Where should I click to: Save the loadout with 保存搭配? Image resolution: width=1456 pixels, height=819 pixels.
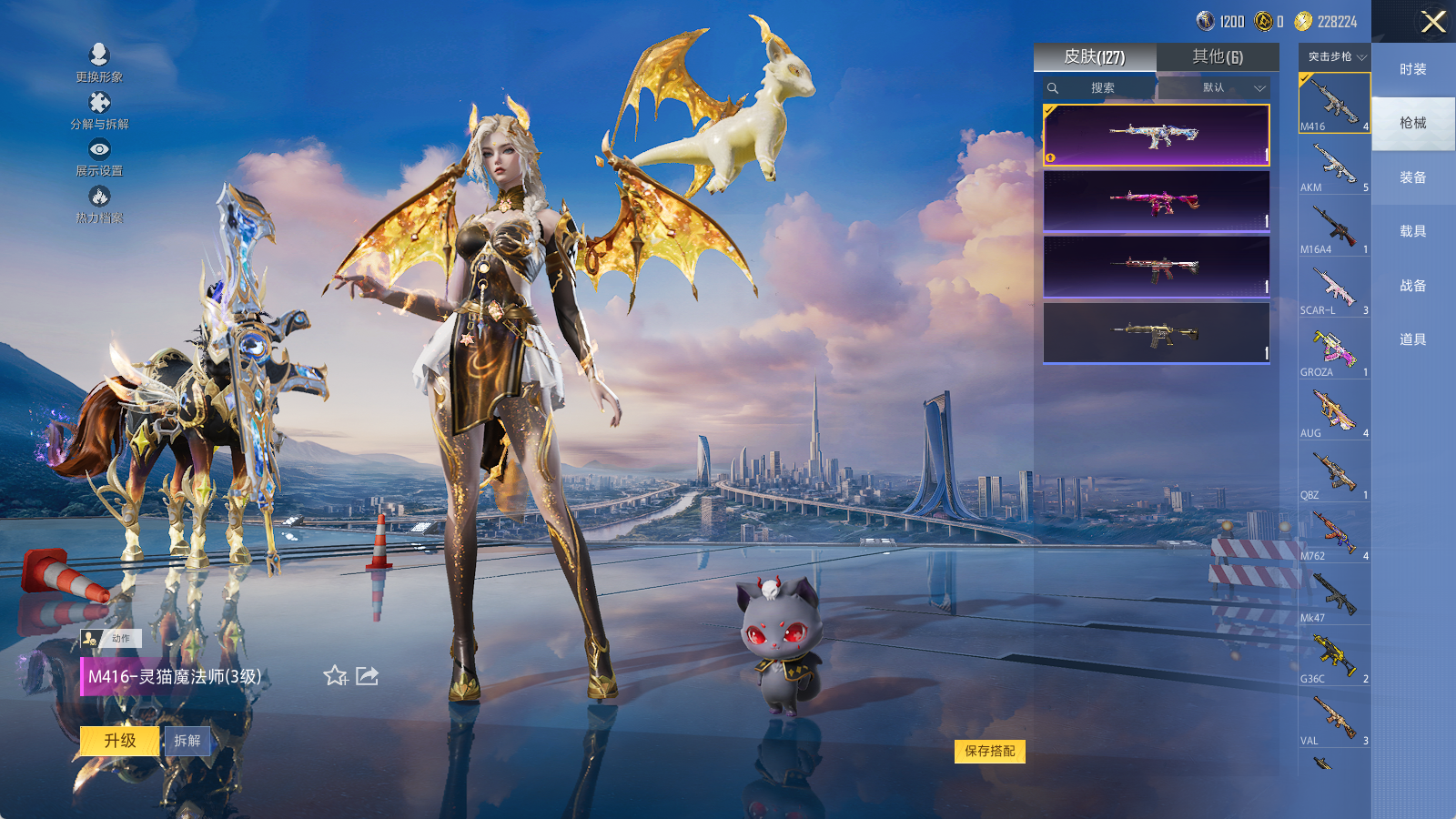click(x=990, y=751)
